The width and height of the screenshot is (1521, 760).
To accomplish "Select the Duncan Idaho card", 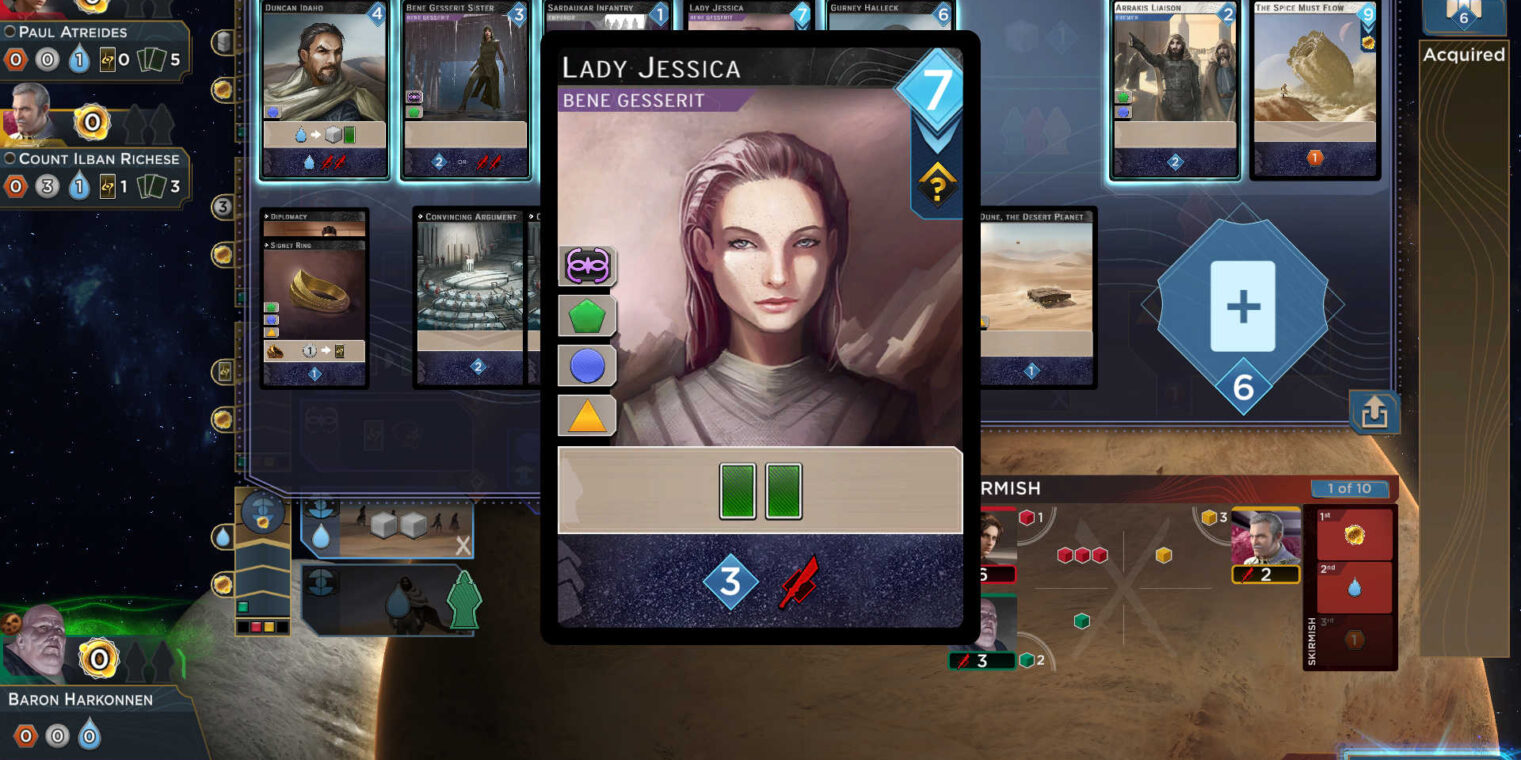I will point(324,90).
